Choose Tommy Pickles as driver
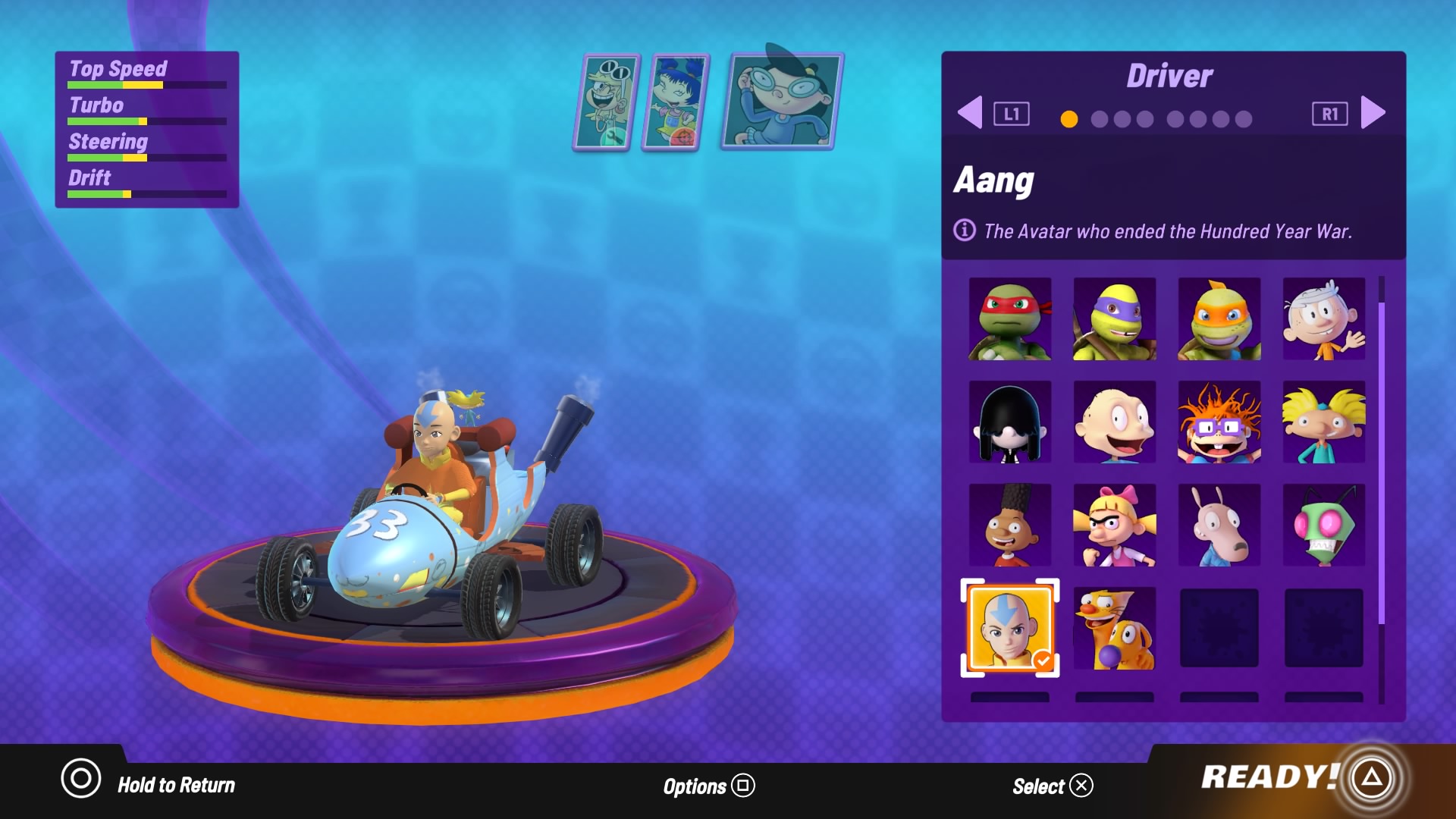 1114,422
